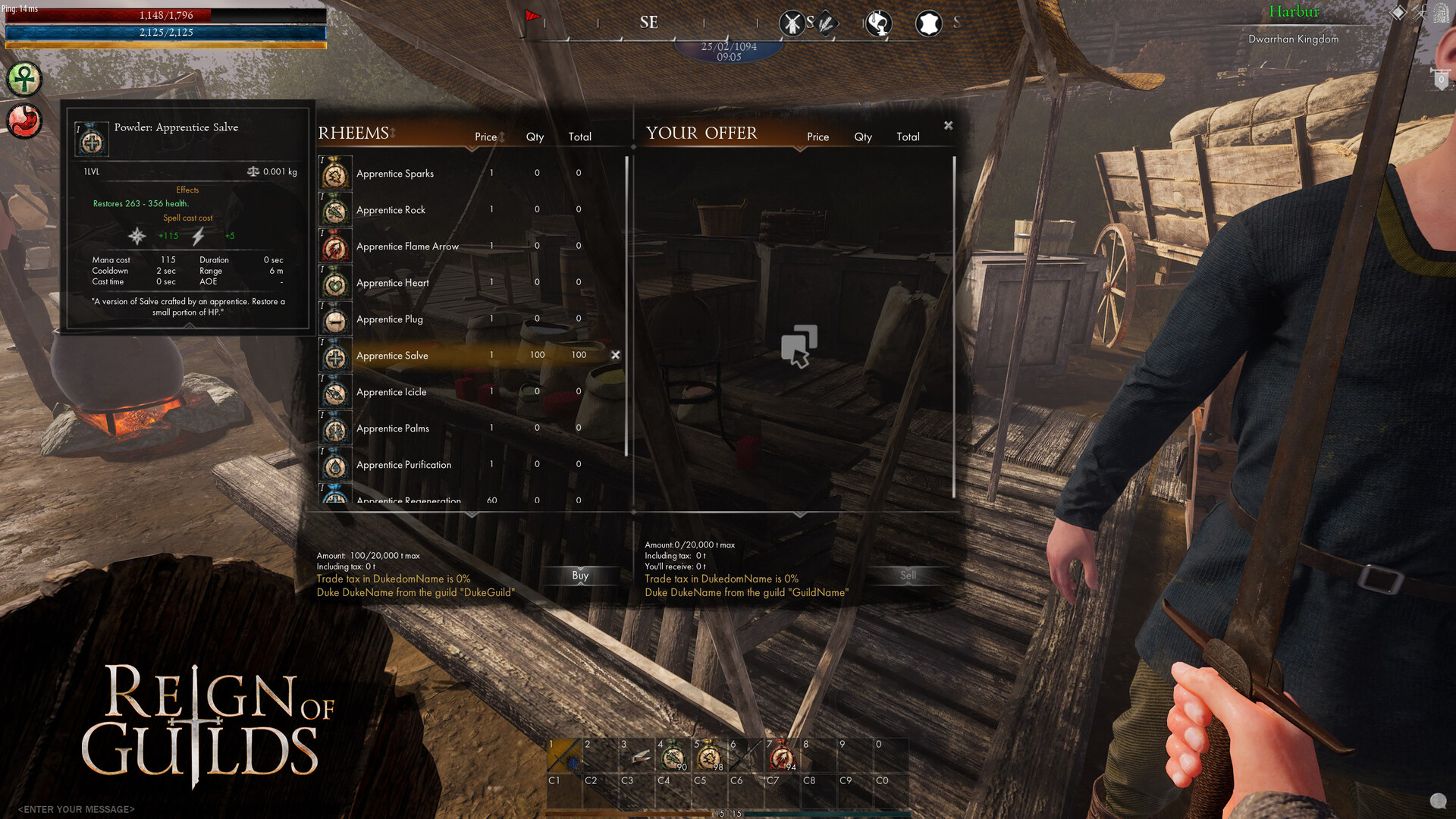Click the red stomach icon on the left side
The height and width of the screenshot is (819, 1456).
[23, 120]
